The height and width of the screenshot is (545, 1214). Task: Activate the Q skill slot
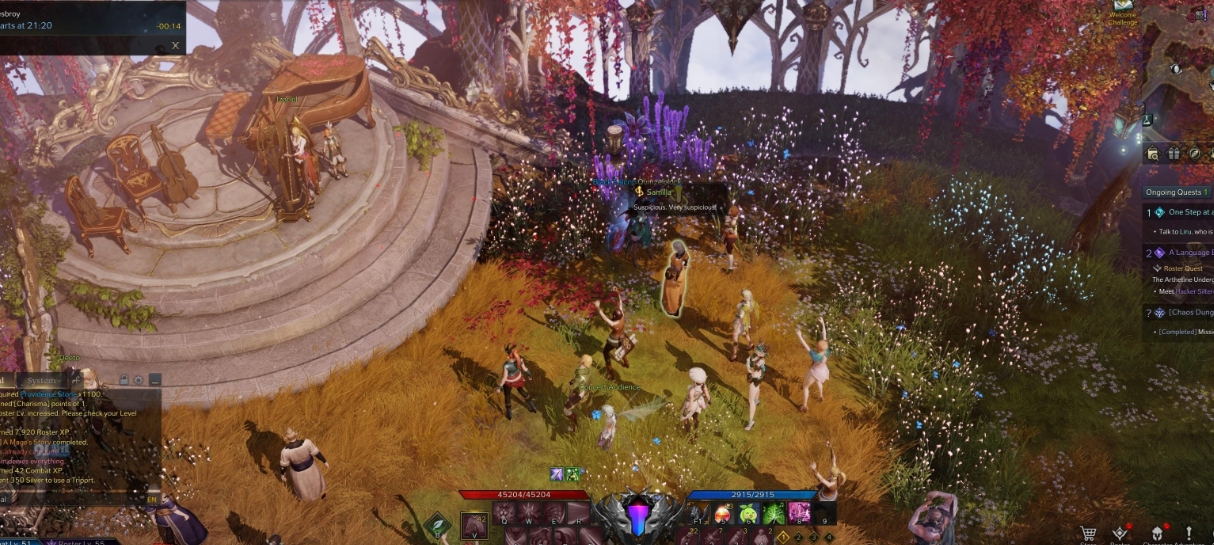tap(504, 514)
